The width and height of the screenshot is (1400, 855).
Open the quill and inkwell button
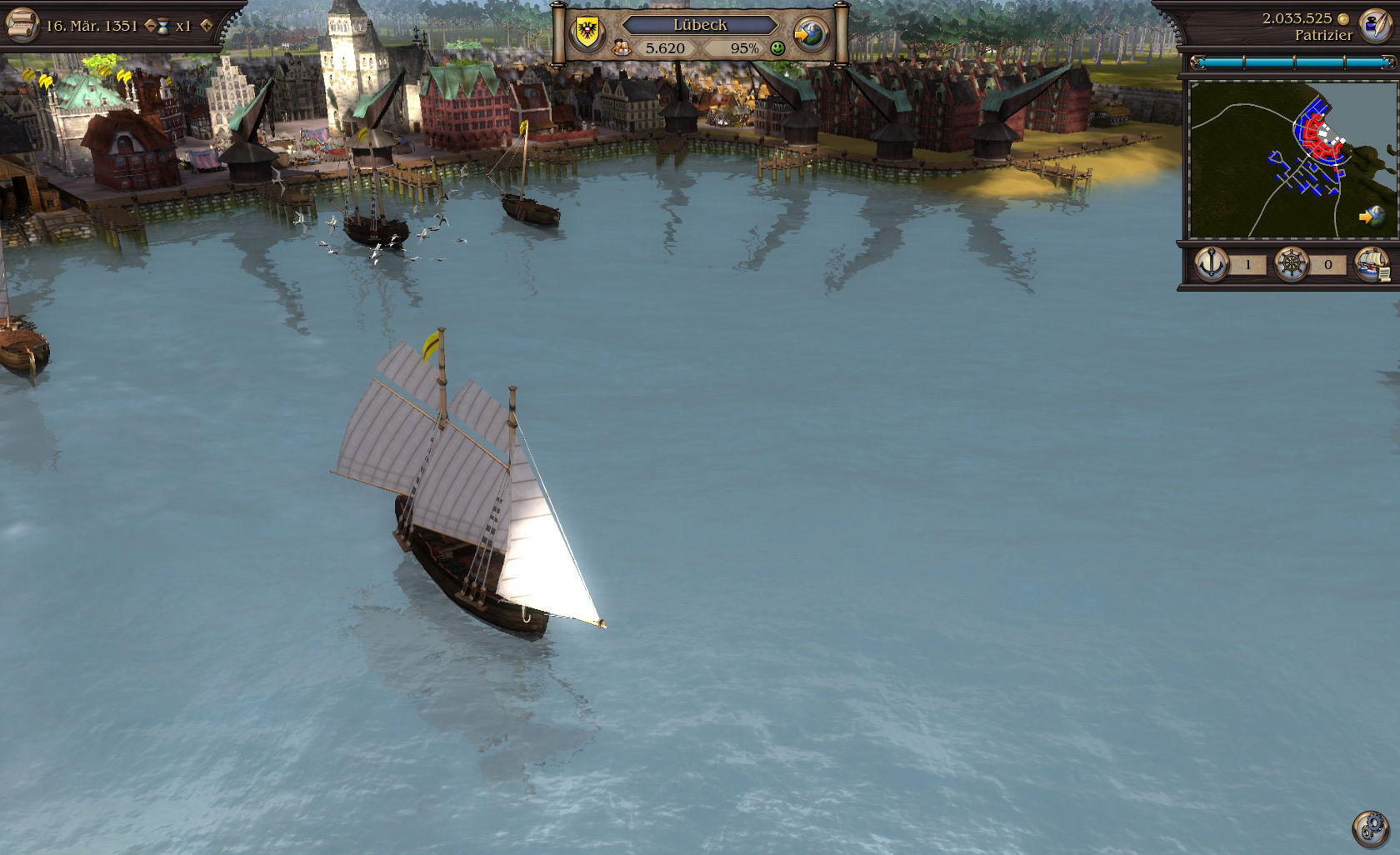coord(1376,25)
